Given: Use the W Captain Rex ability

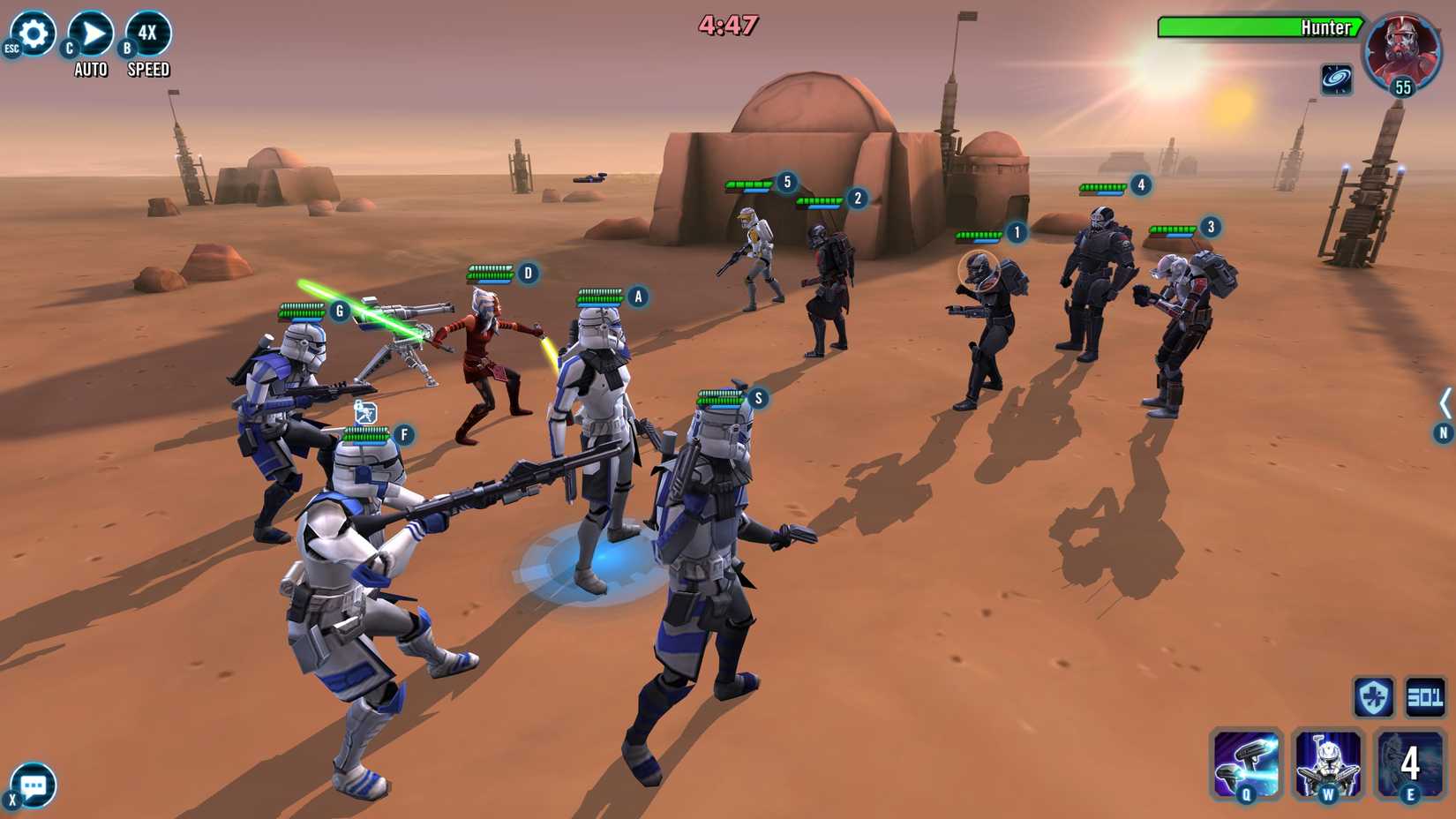Looking at the screenshot, I should tap(1327, 765).
